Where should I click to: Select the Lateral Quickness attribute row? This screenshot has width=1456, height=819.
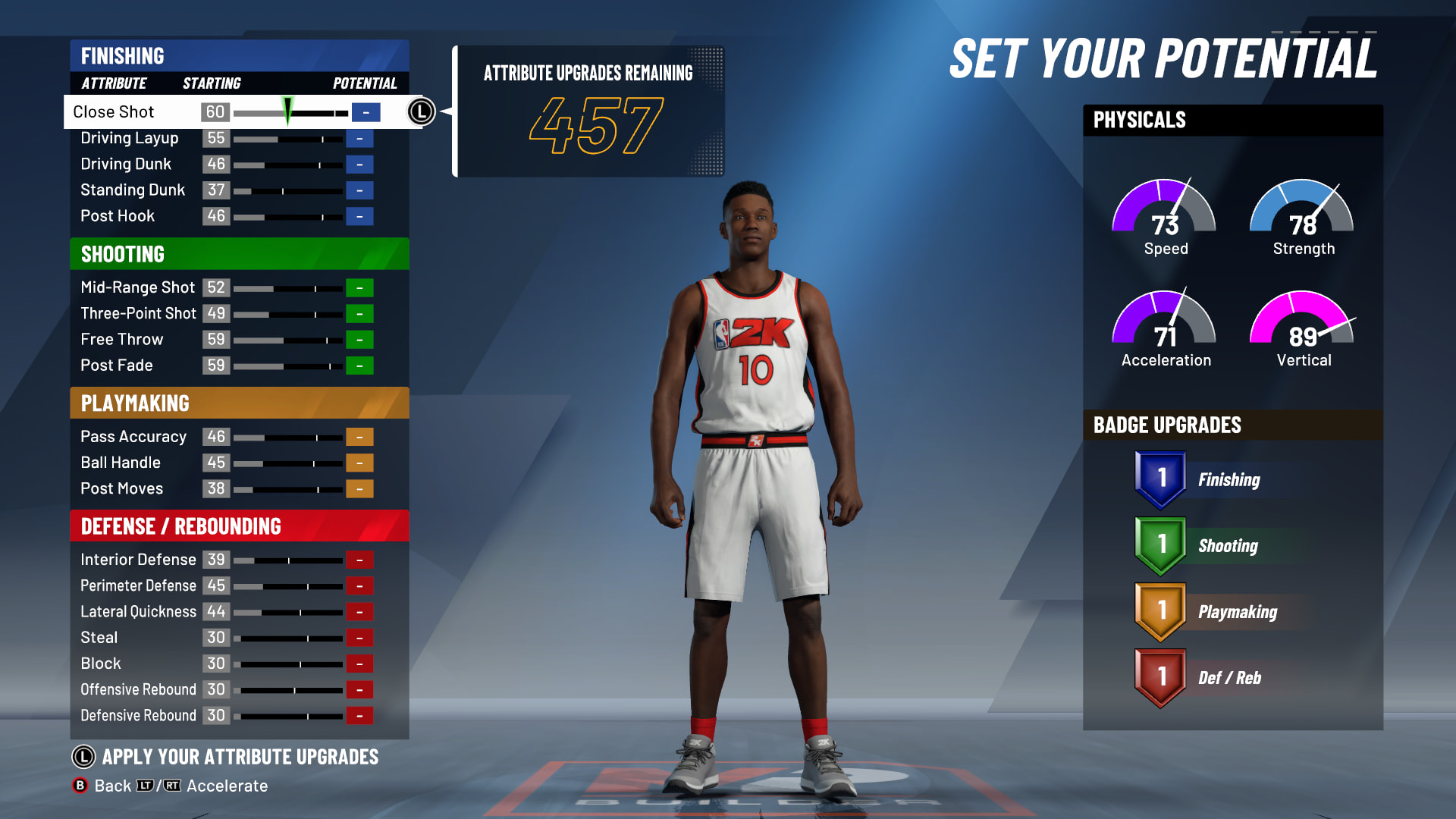pyautogui.click(x=138, y=612)
